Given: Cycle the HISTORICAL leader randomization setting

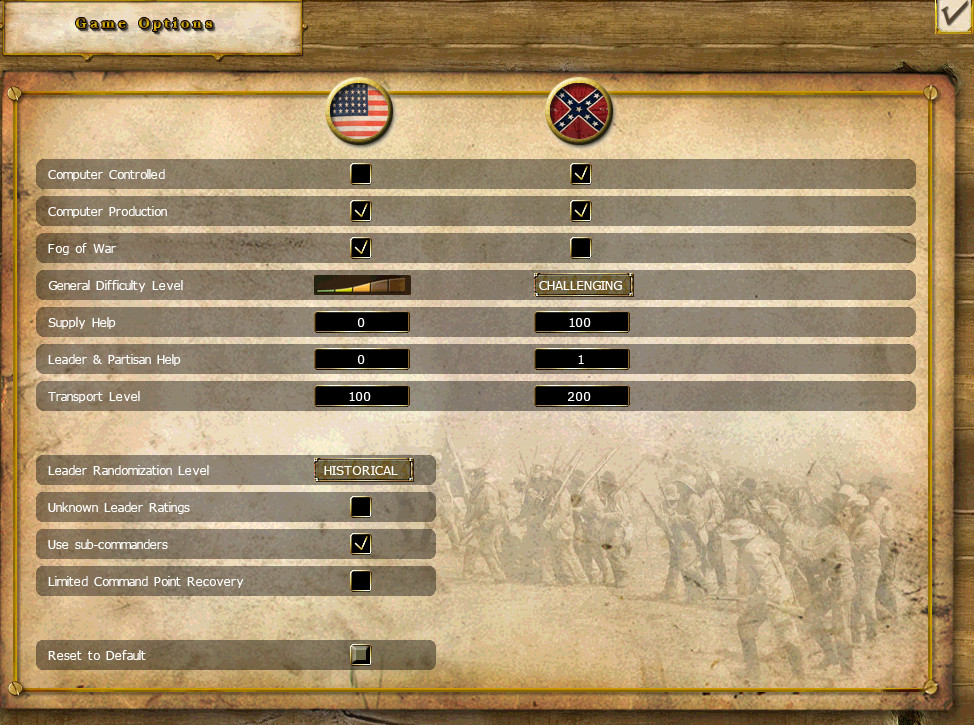Looking at the screenshot, I should pos(362,470).
